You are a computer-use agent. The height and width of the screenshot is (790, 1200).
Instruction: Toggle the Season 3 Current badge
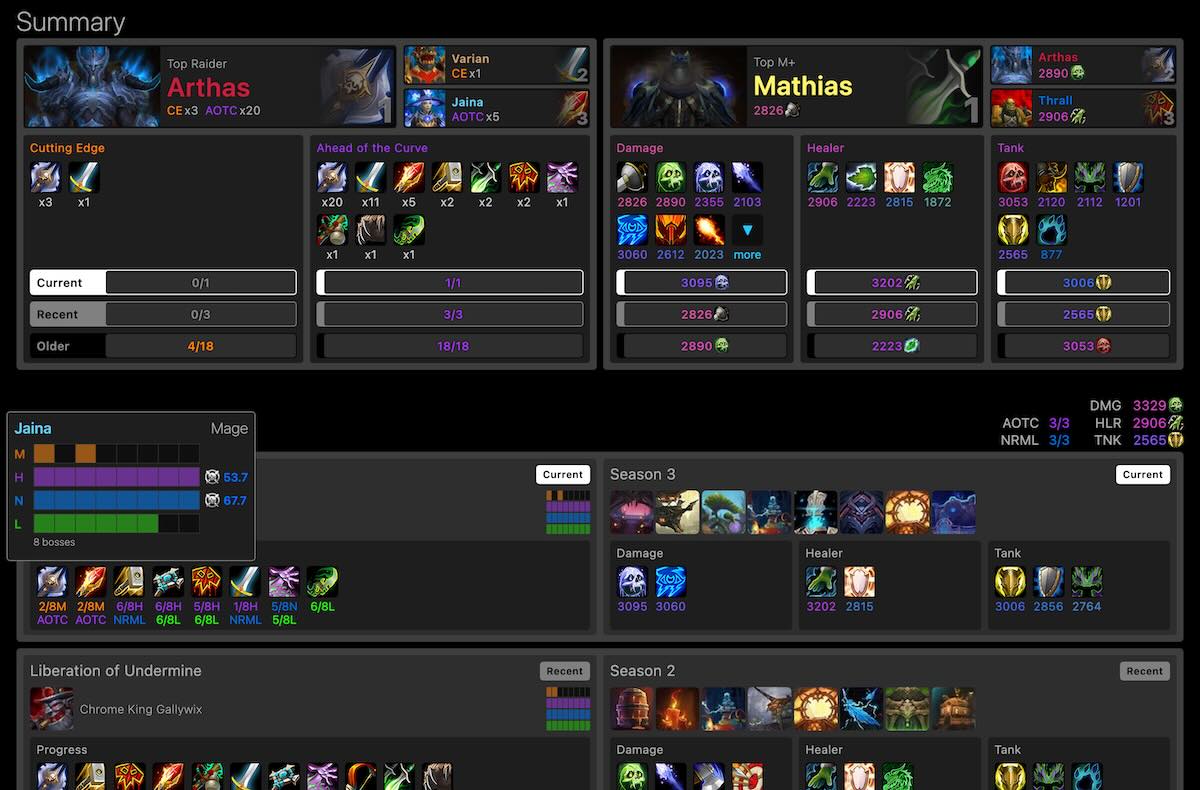[1142, 475]
